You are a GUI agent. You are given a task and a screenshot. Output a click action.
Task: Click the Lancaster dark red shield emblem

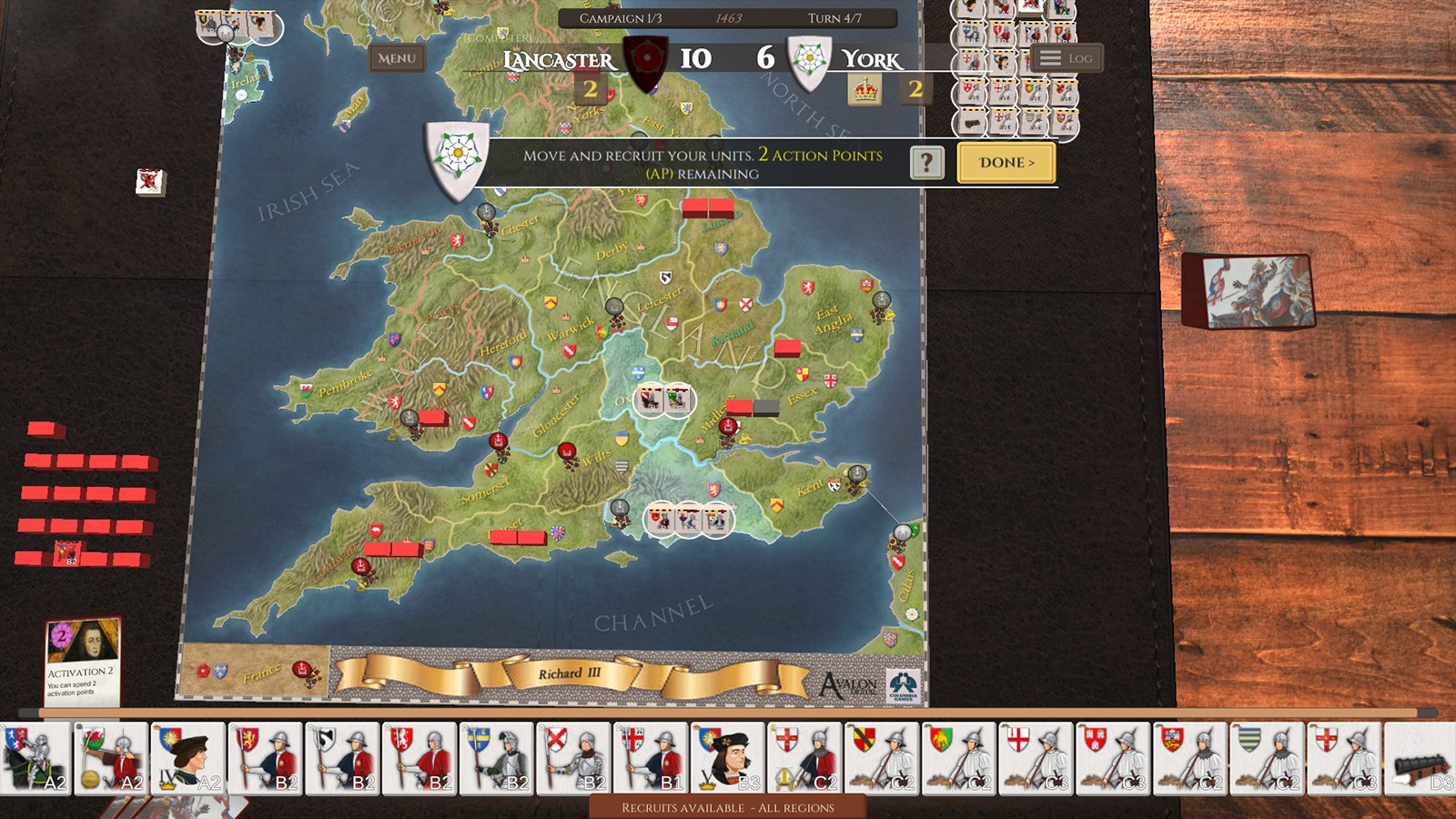coord(648,56)
